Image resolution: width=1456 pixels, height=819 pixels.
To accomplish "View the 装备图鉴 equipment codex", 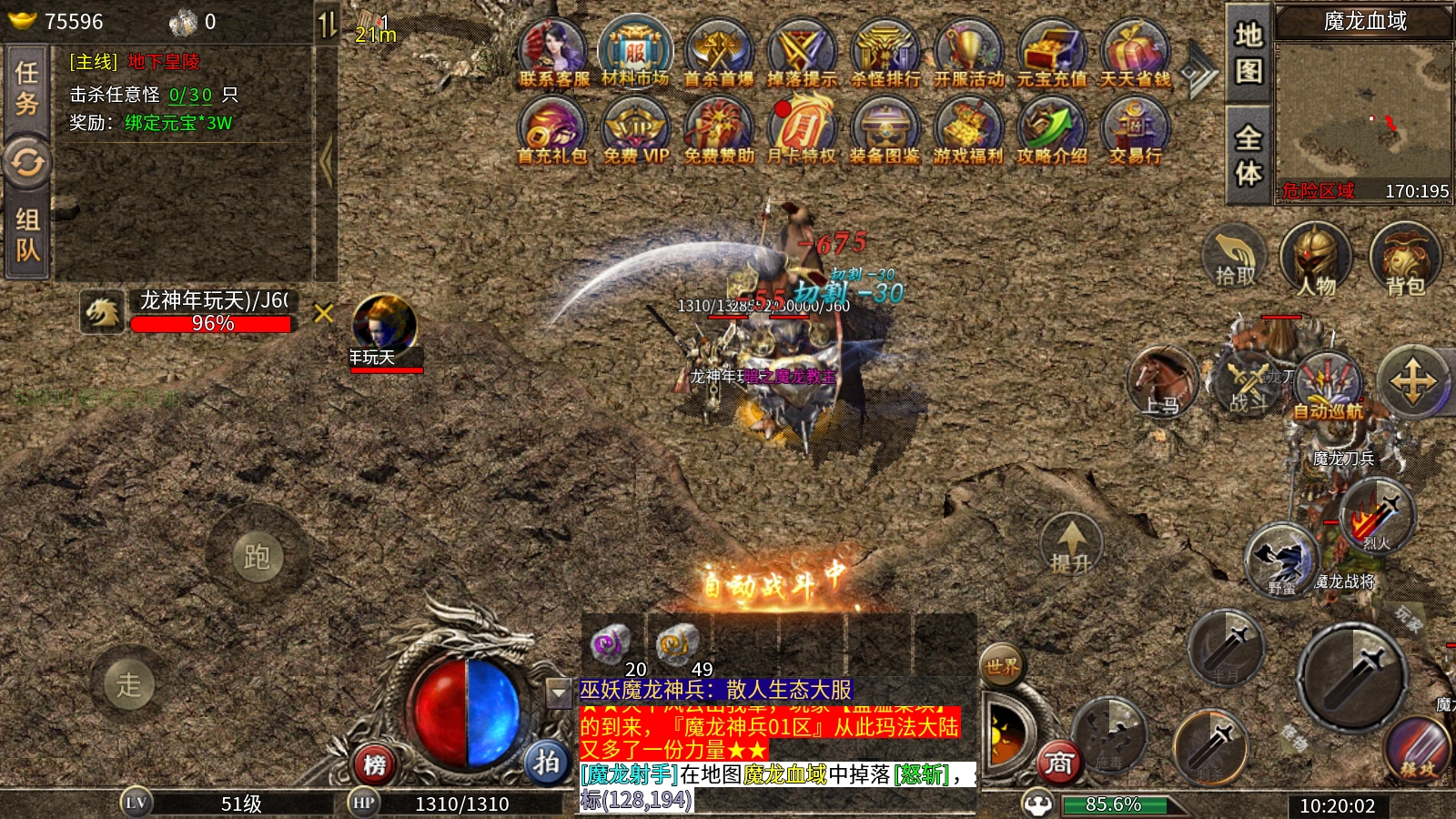I will pos(885,130).
